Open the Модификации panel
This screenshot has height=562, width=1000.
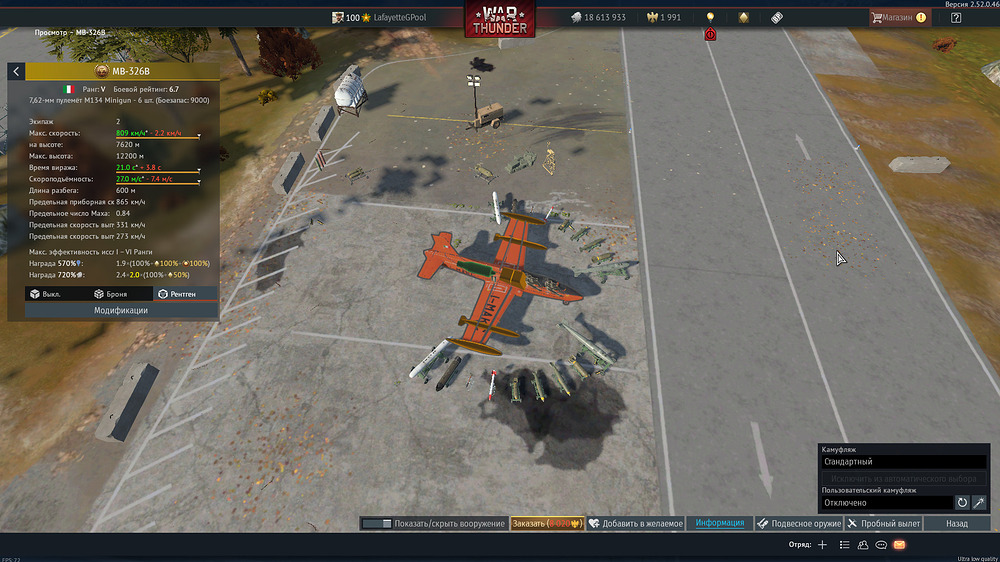coord(121,310)
